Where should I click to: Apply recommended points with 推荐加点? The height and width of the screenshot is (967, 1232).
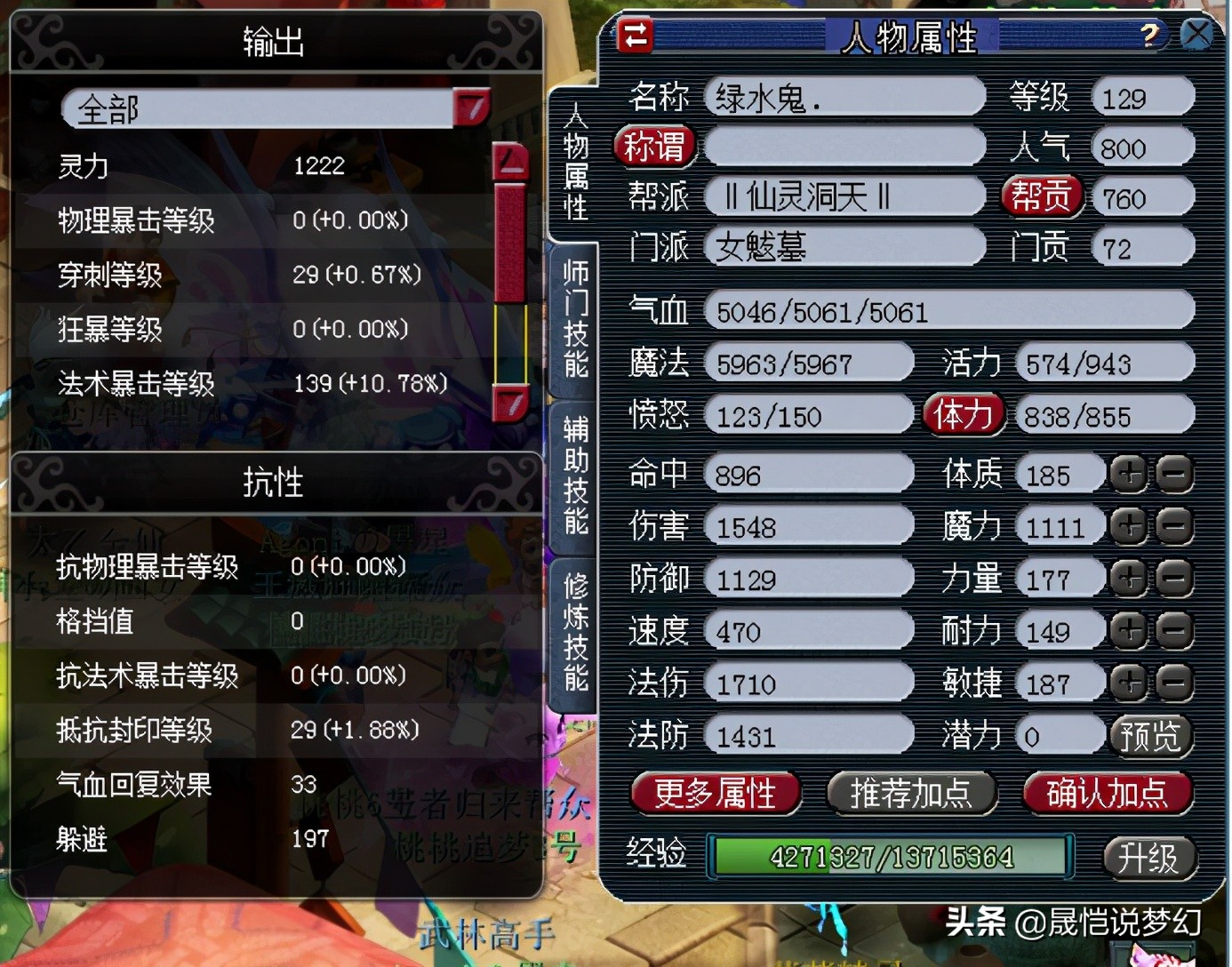911,794
